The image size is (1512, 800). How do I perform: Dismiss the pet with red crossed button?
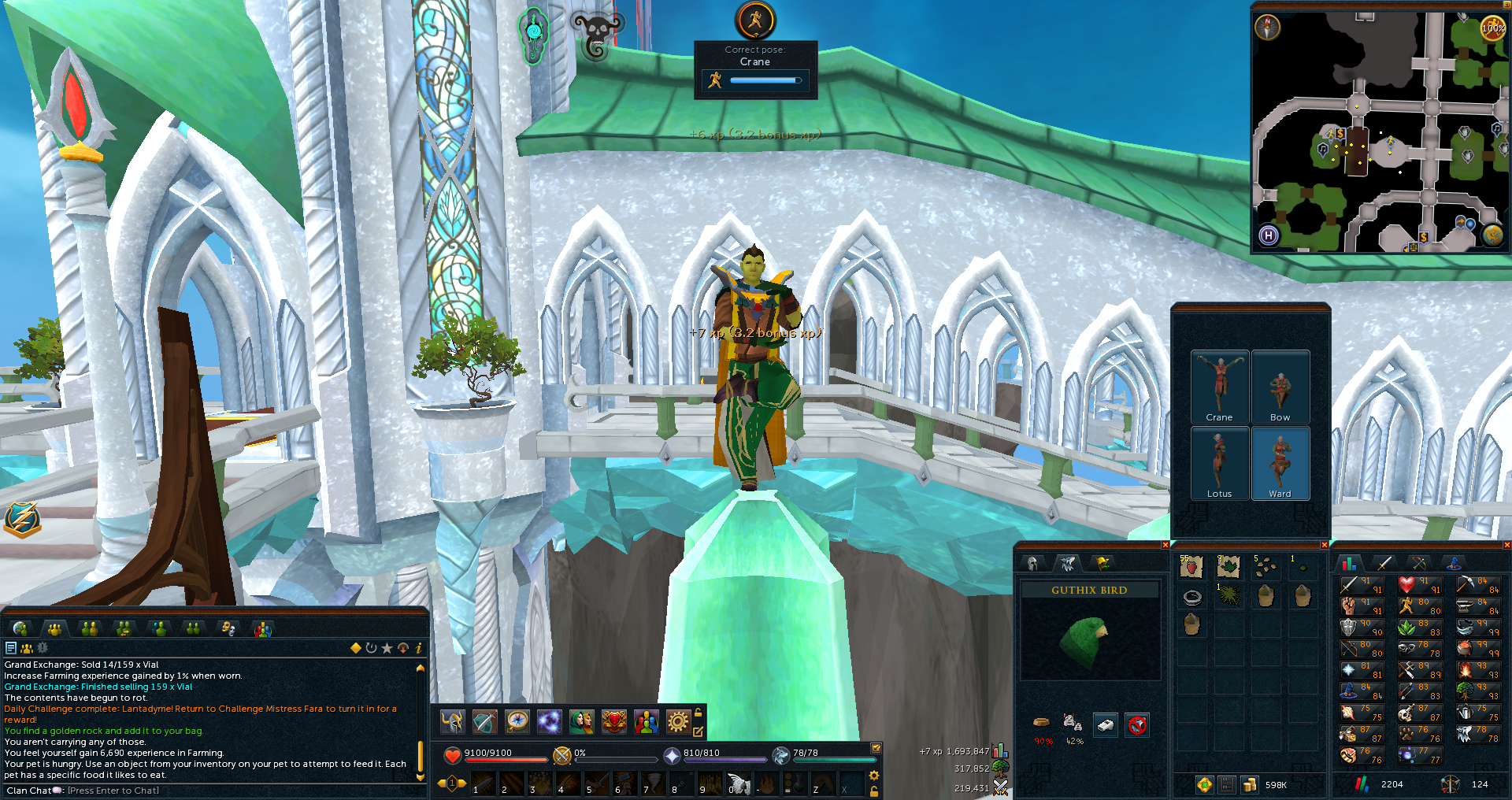click(x=1136, y=725)
